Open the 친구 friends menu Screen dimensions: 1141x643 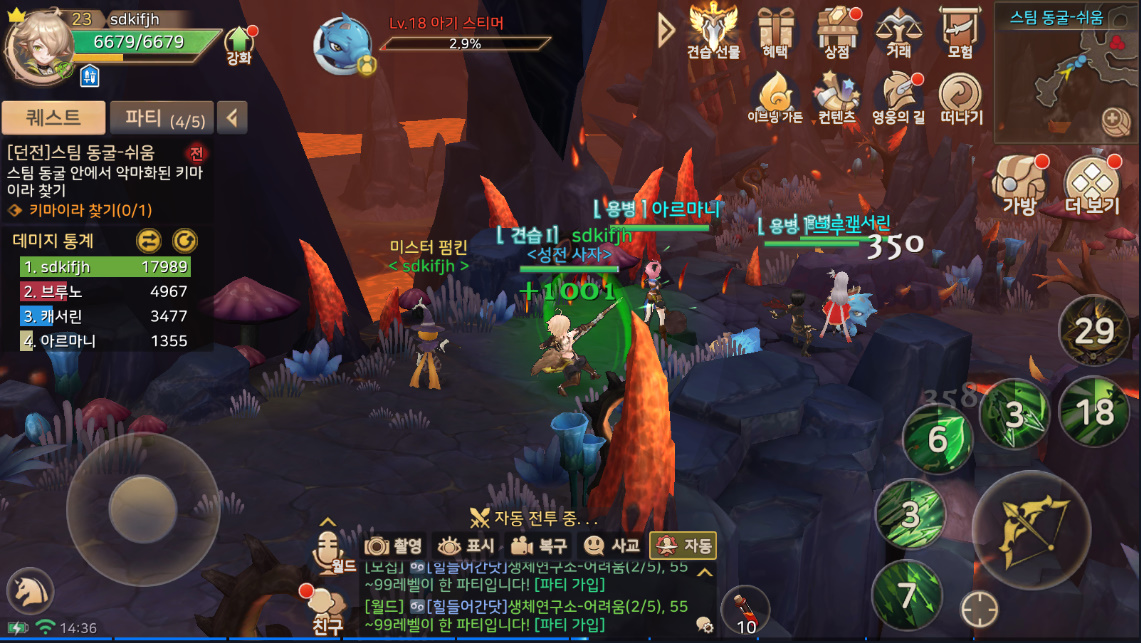click(x=326, y=612)
